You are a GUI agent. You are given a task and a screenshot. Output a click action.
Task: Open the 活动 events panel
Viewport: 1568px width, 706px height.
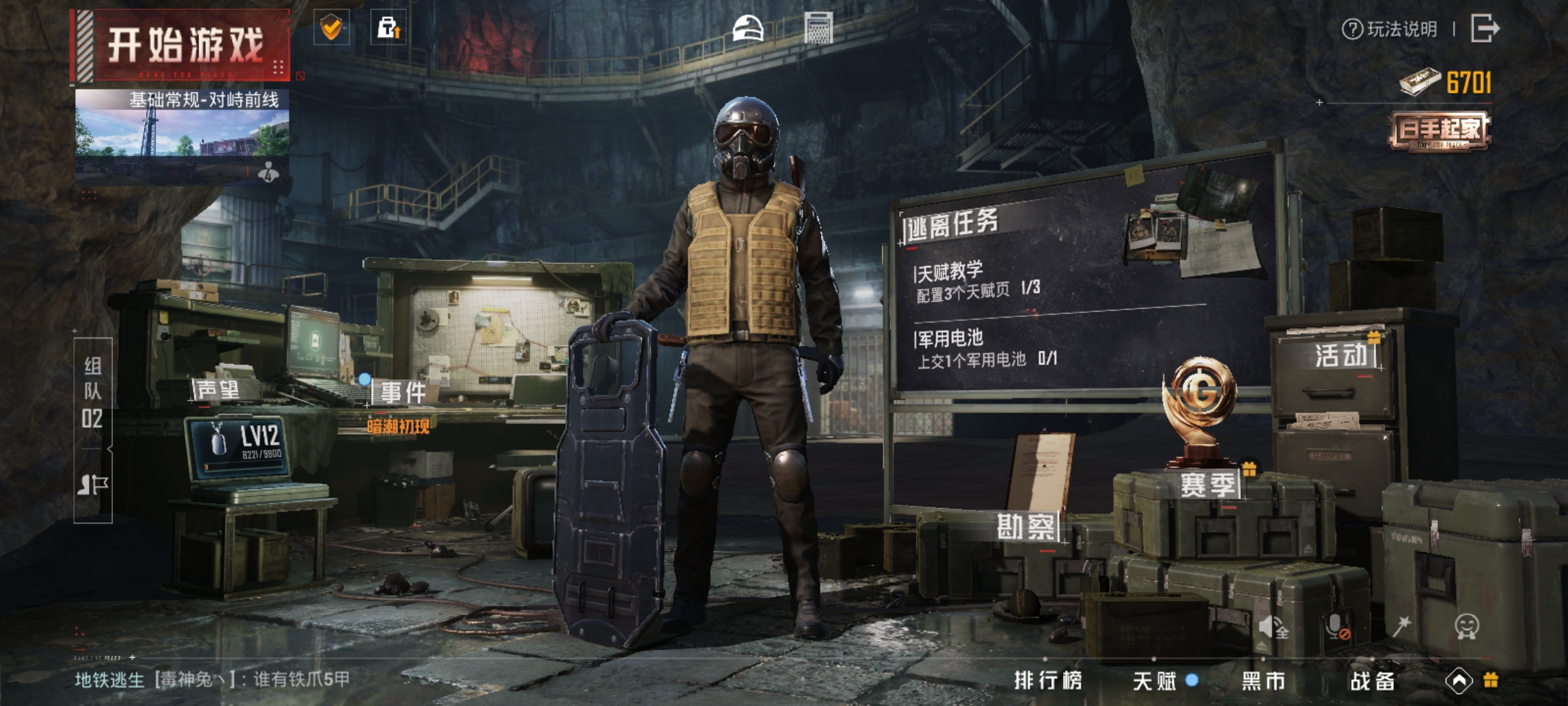(x=1341, y=355)
